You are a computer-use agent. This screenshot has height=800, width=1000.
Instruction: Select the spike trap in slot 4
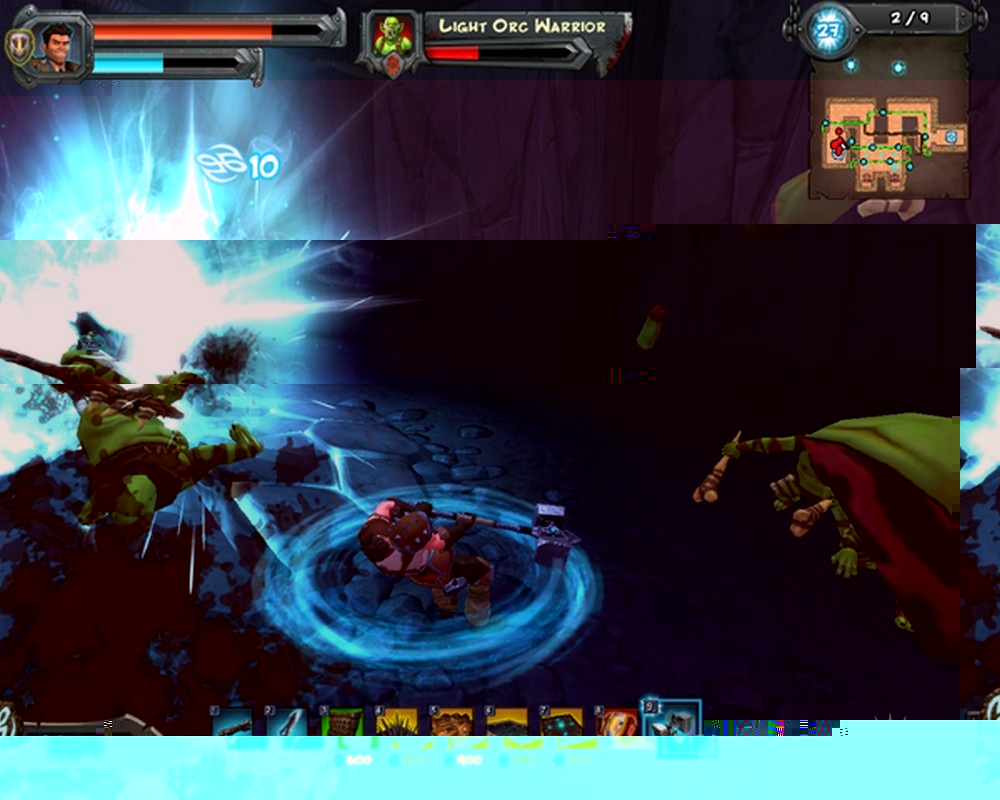tap(395, 722)
